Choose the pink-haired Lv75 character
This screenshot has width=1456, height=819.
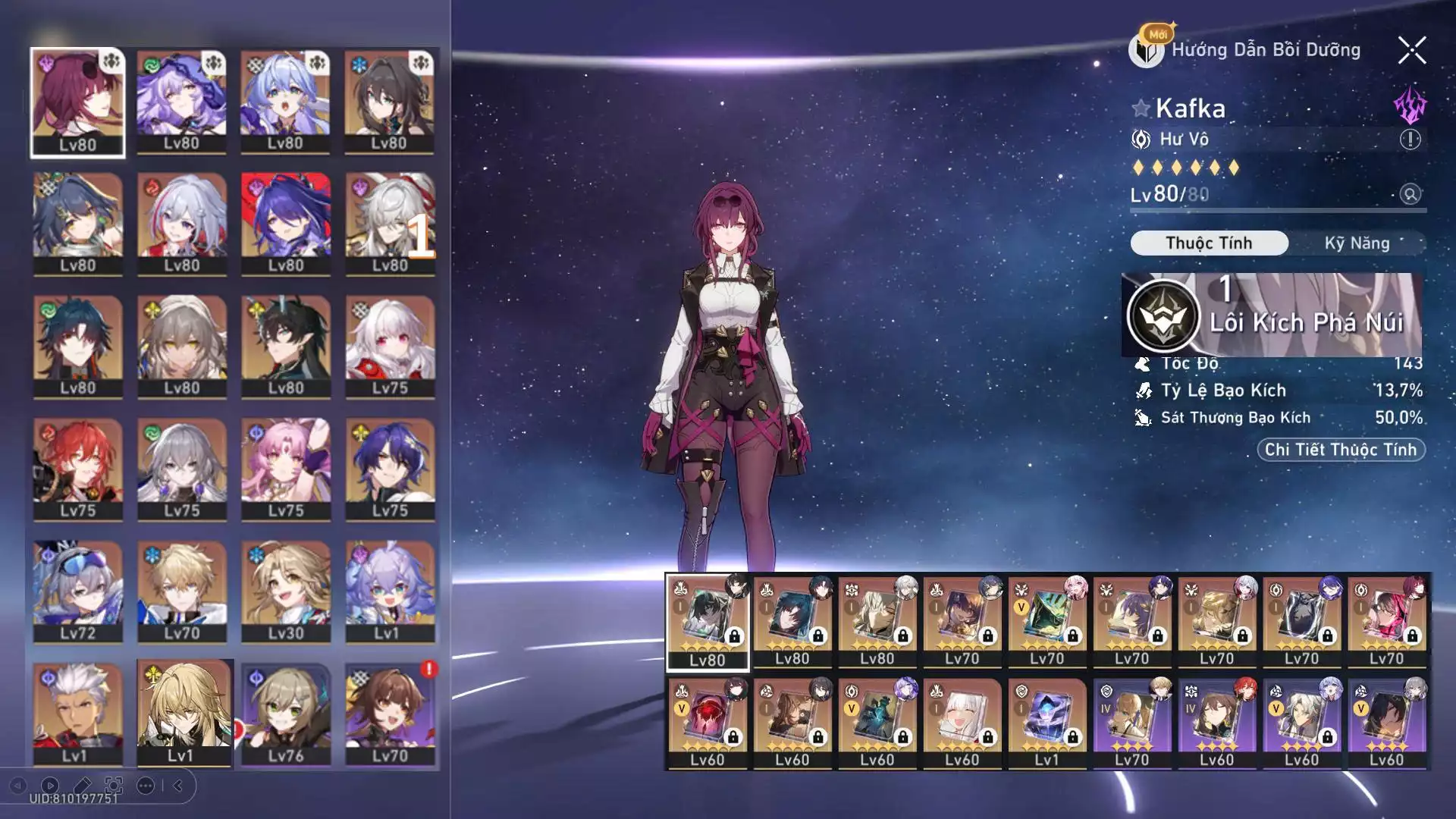point(286,469)
